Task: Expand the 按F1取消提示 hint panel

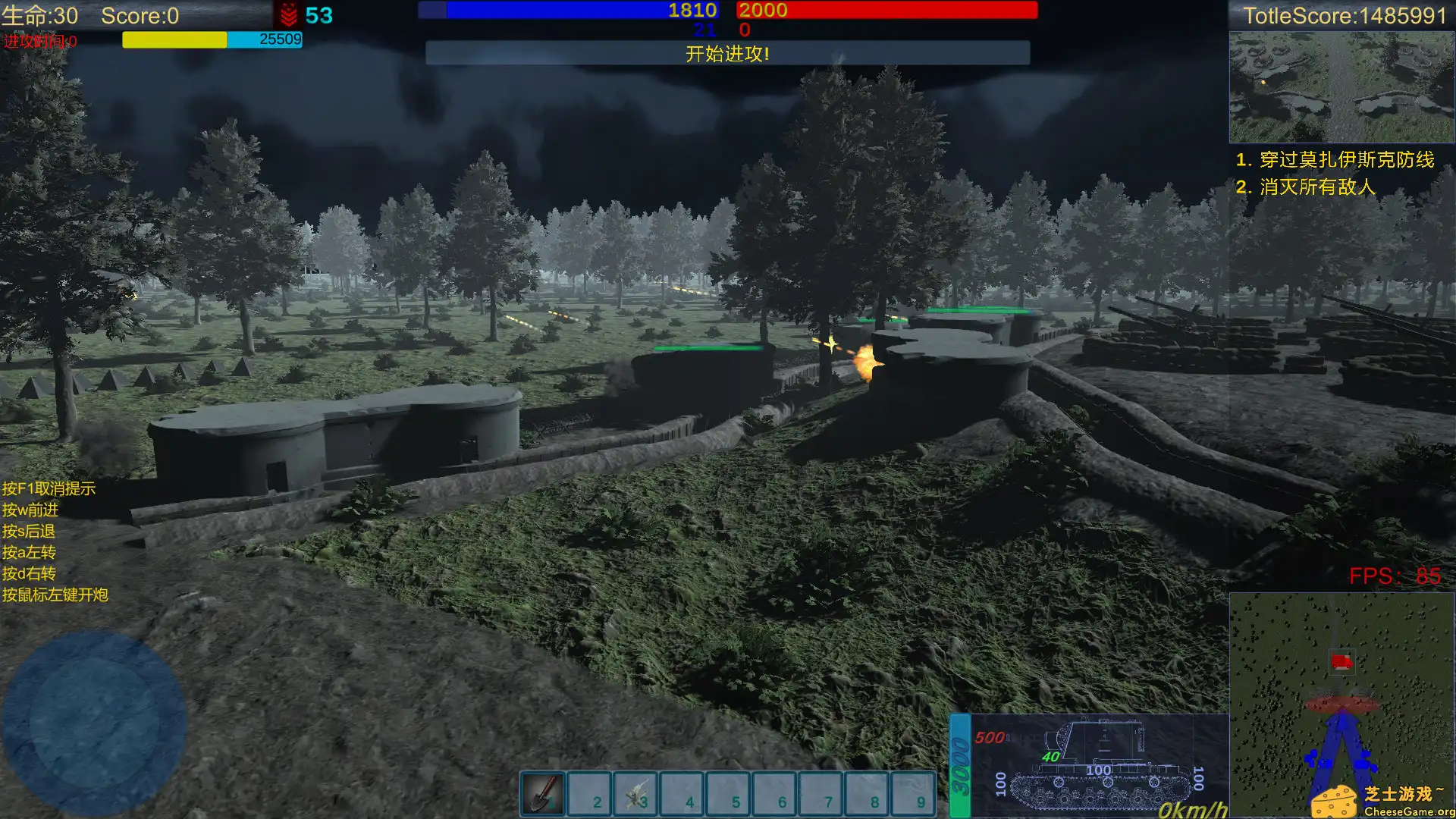Action: [49, 489]
